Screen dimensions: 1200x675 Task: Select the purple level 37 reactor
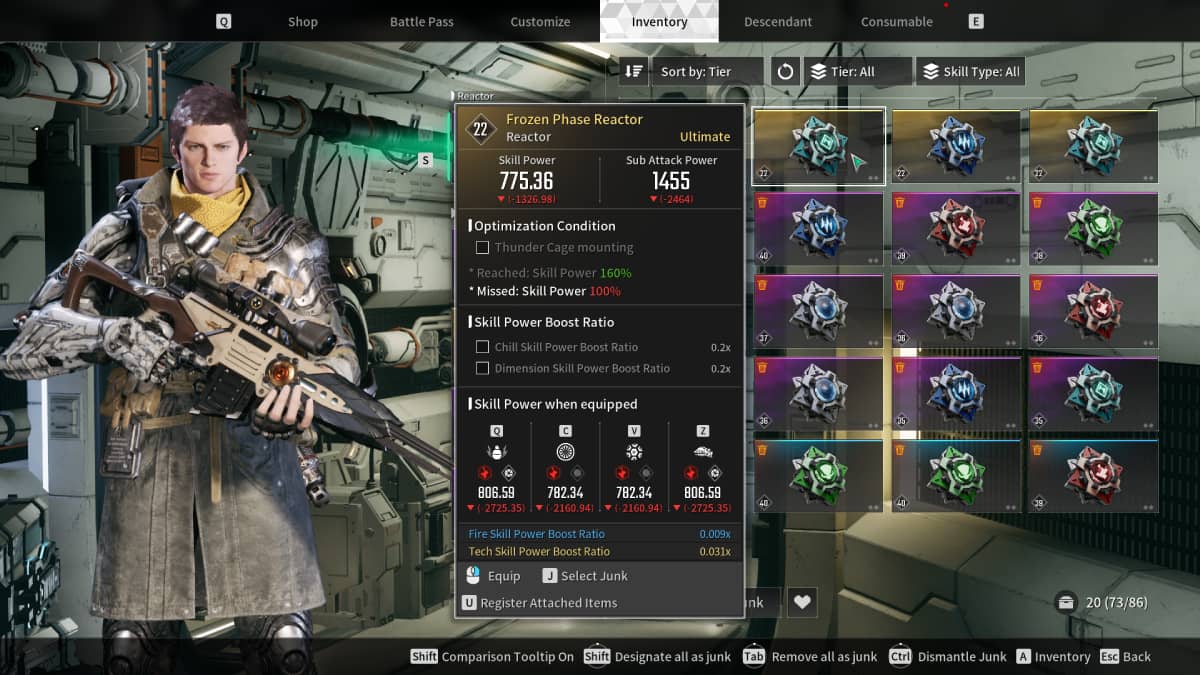tap(818, 312)
